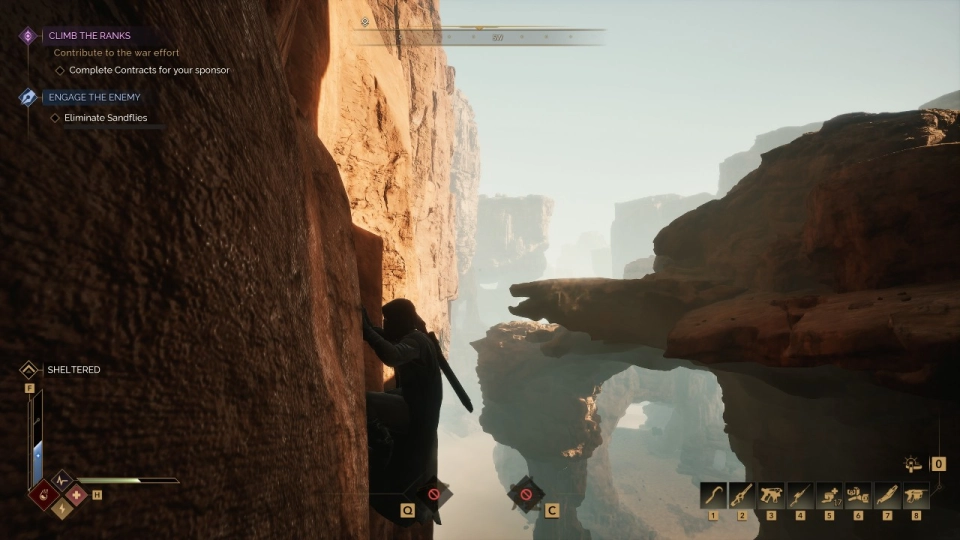Use the healing item with count 17
The image size is (960, 540).
click(829, 494)
